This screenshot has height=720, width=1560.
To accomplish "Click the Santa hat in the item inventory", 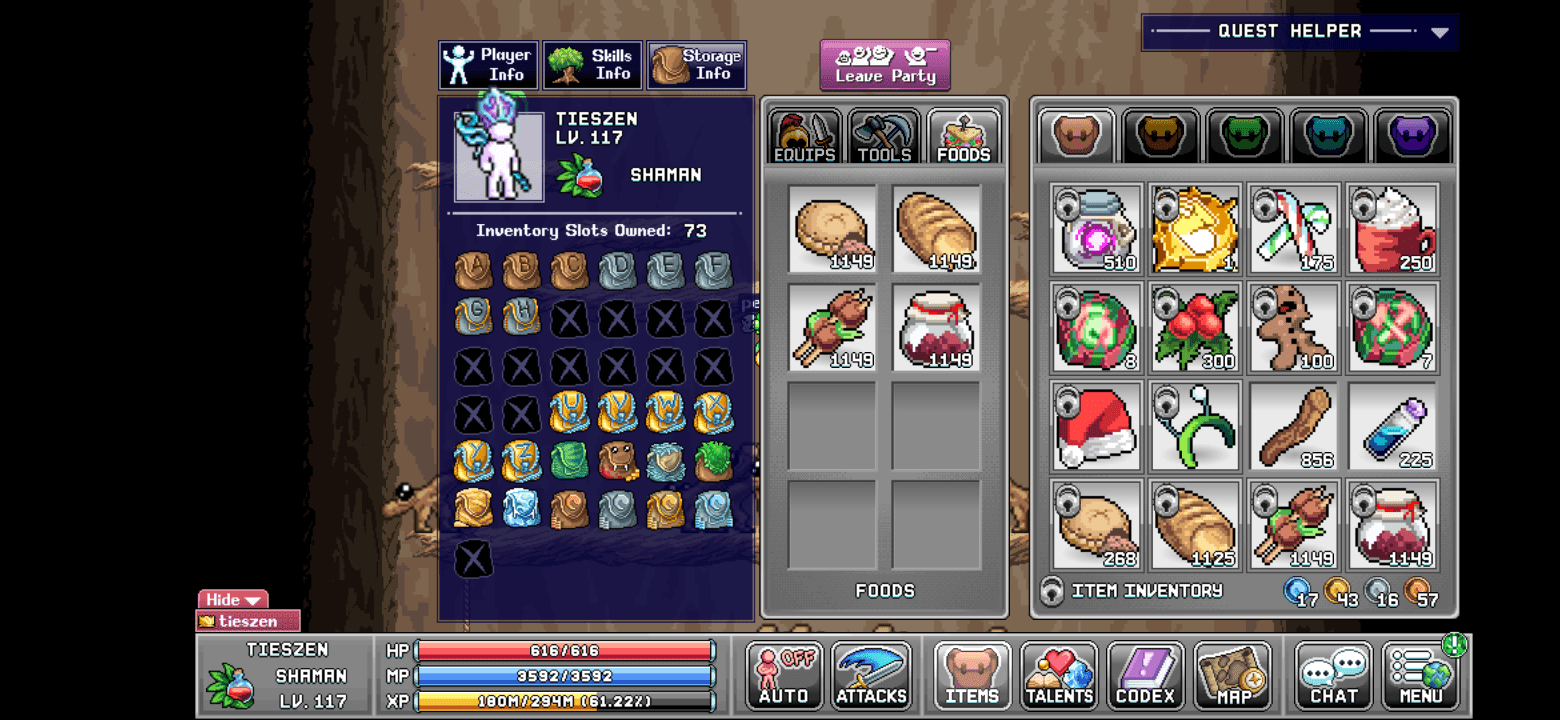I will tap(1096, 428).
